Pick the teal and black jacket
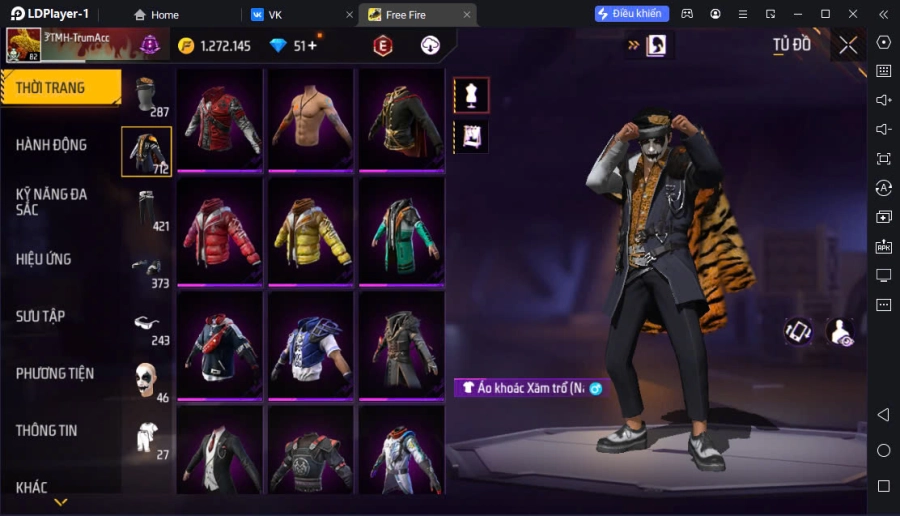Screen dimensions: 900x516 pos(399,231)
